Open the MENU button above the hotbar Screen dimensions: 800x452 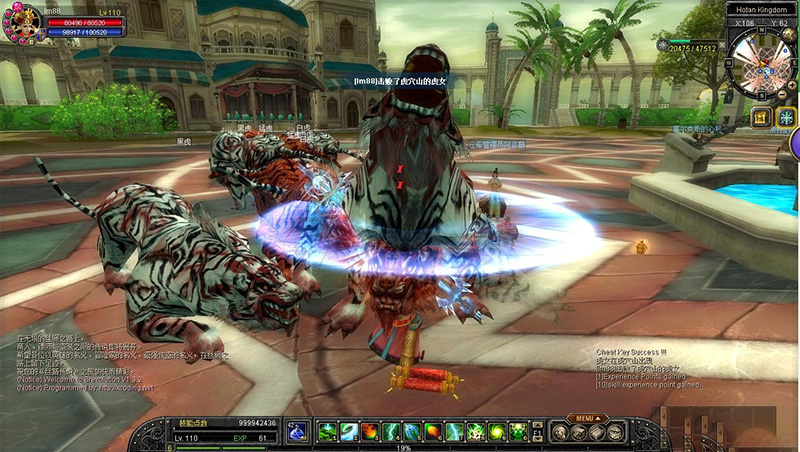click(586, 417)
